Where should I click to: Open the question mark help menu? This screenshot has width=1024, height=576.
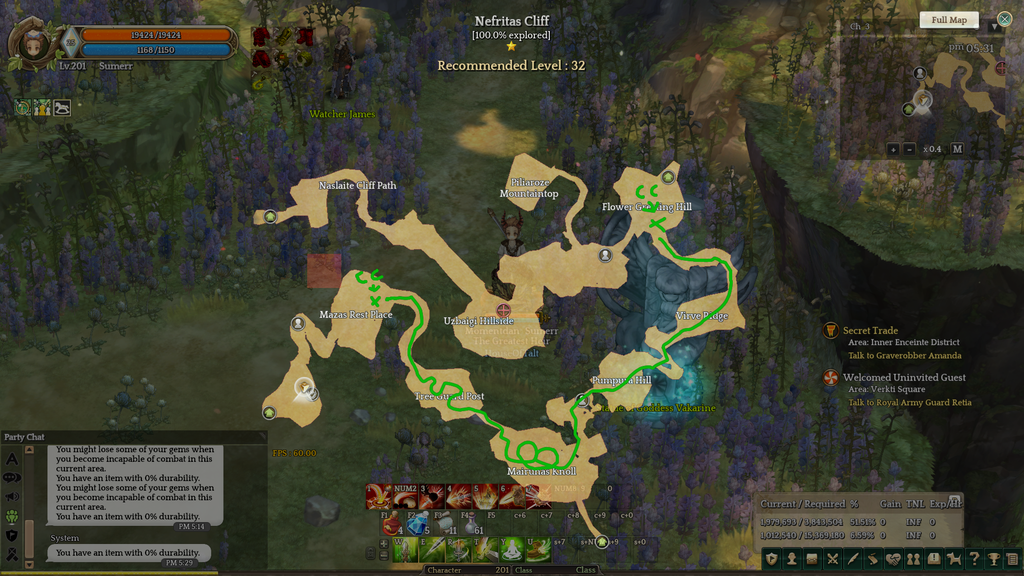click(974, 558)
